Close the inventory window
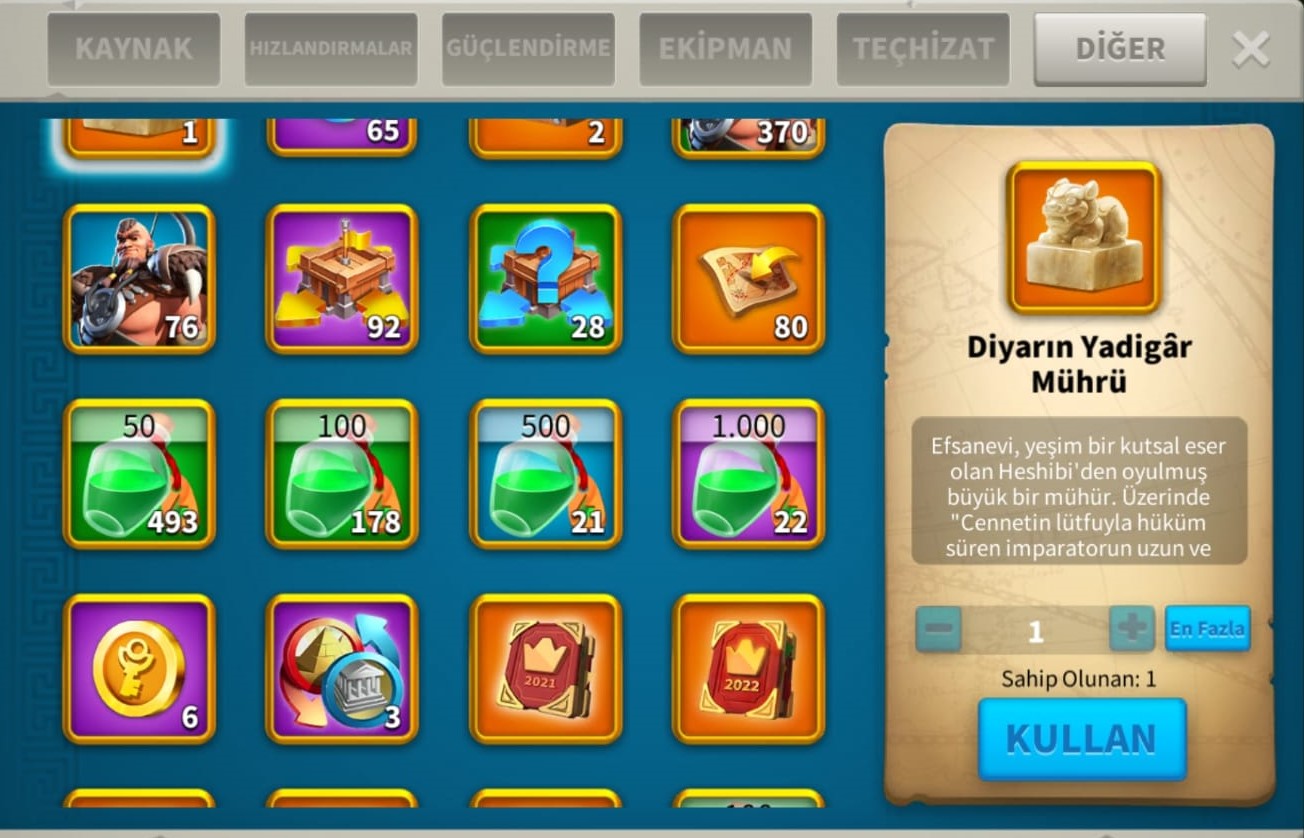 [x=1251, y=49]
